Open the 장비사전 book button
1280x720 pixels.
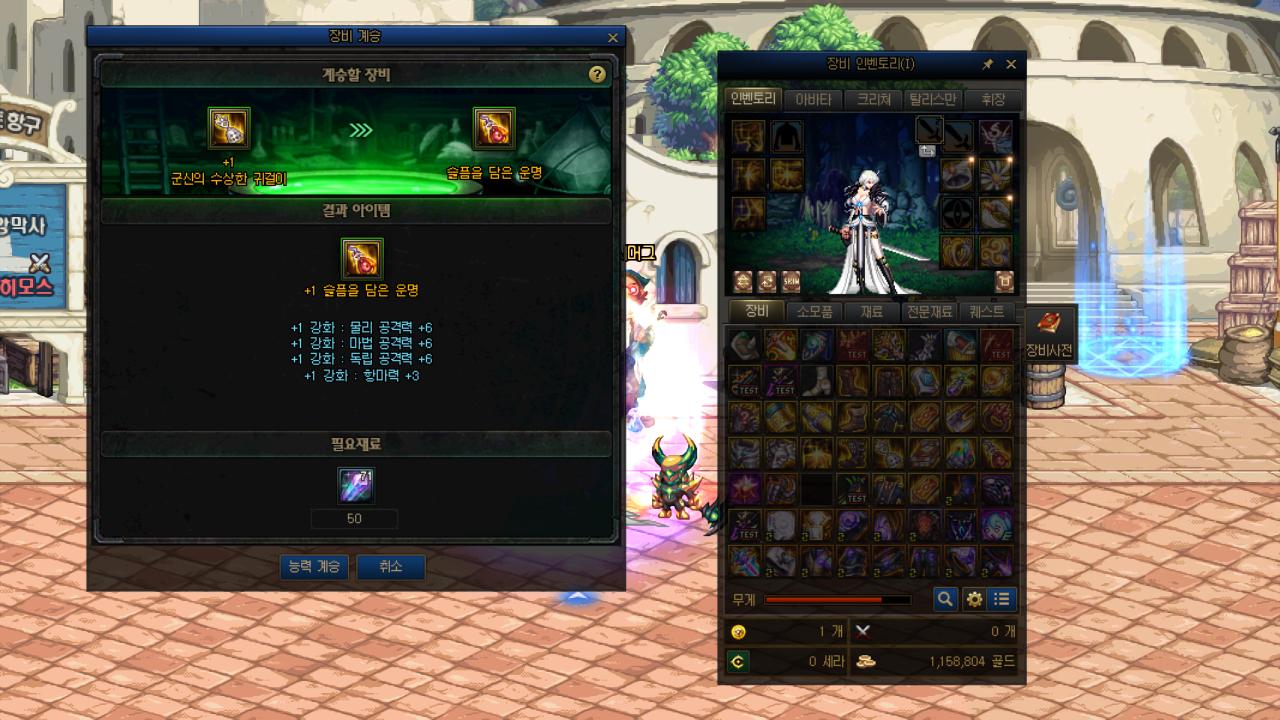click(1048, 333)
